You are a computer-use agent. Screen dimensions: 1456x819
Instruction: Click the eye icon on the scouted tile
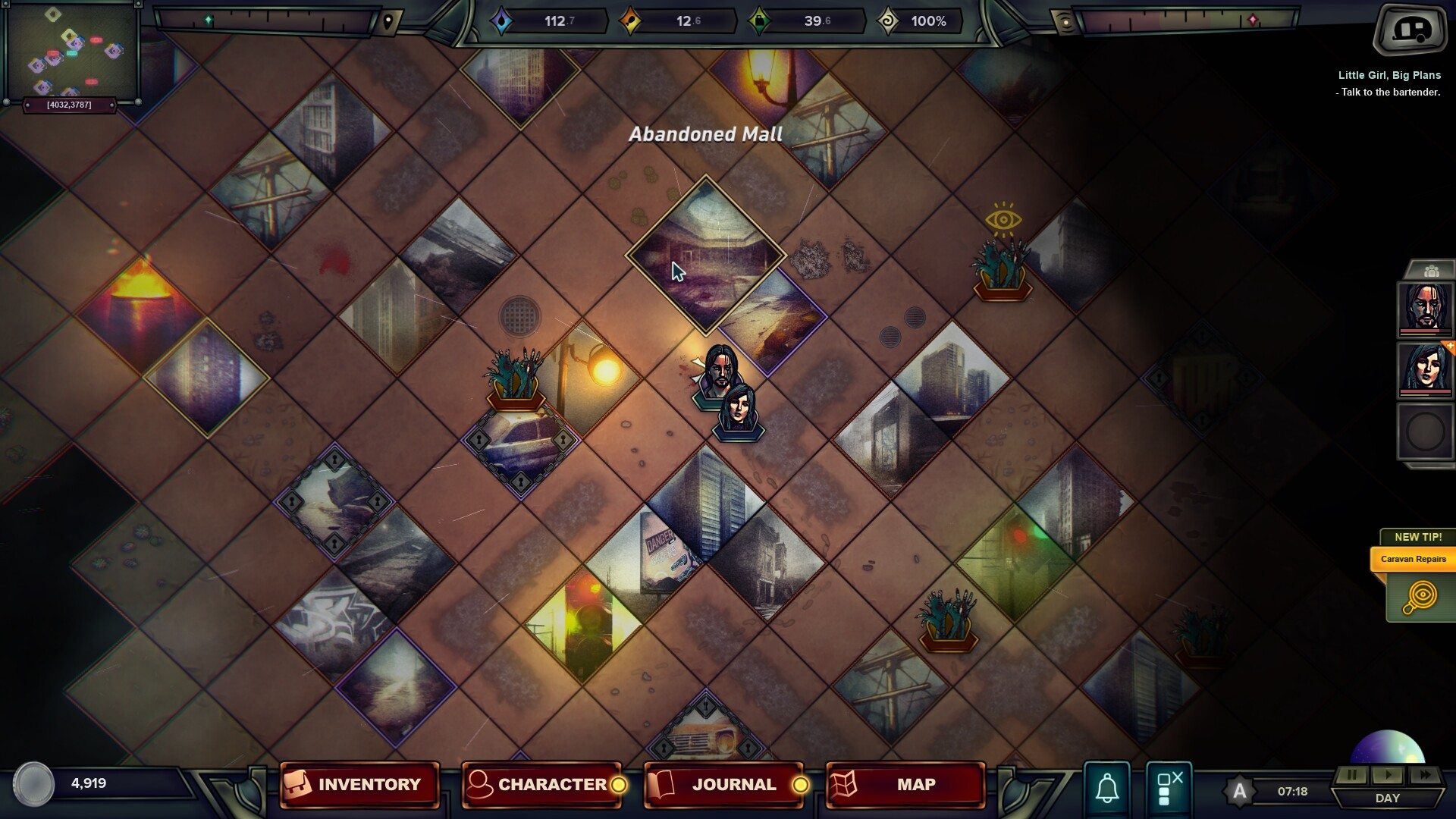1005,220
